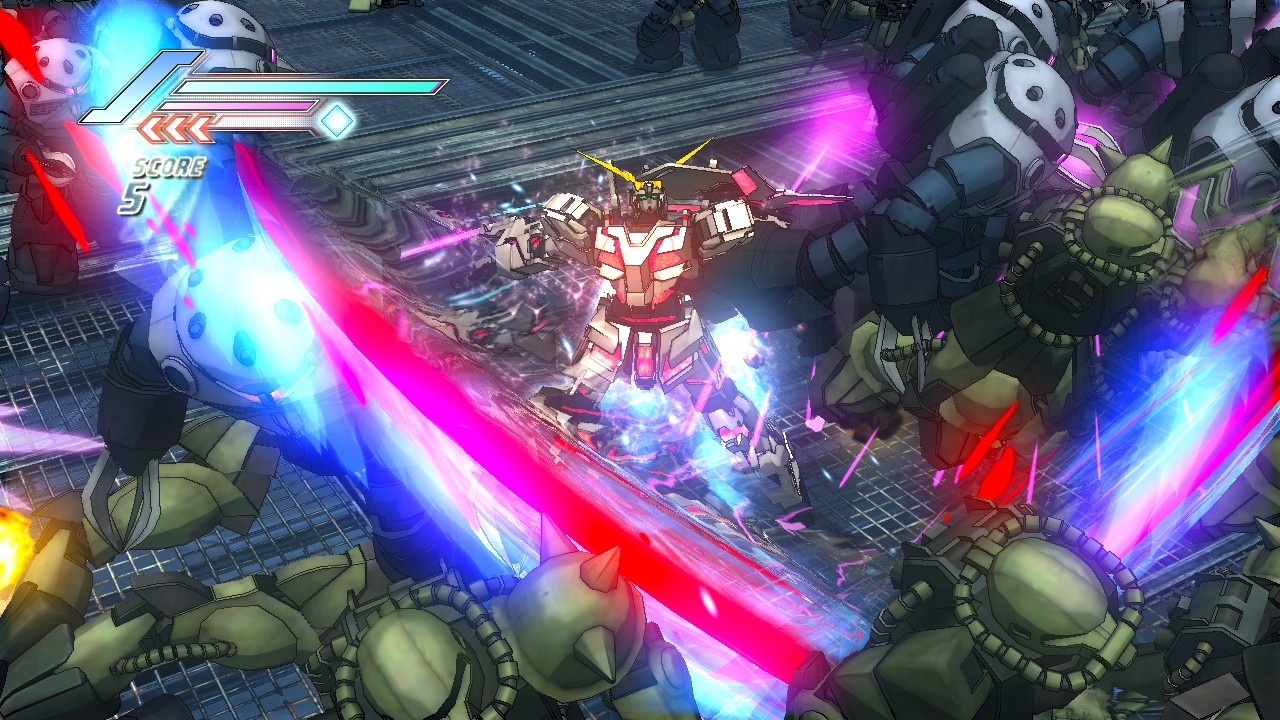This screenshot has width=1280, height=720.
Task: Select the diamond marker icon on the HUD
Action: click(337, 122)
